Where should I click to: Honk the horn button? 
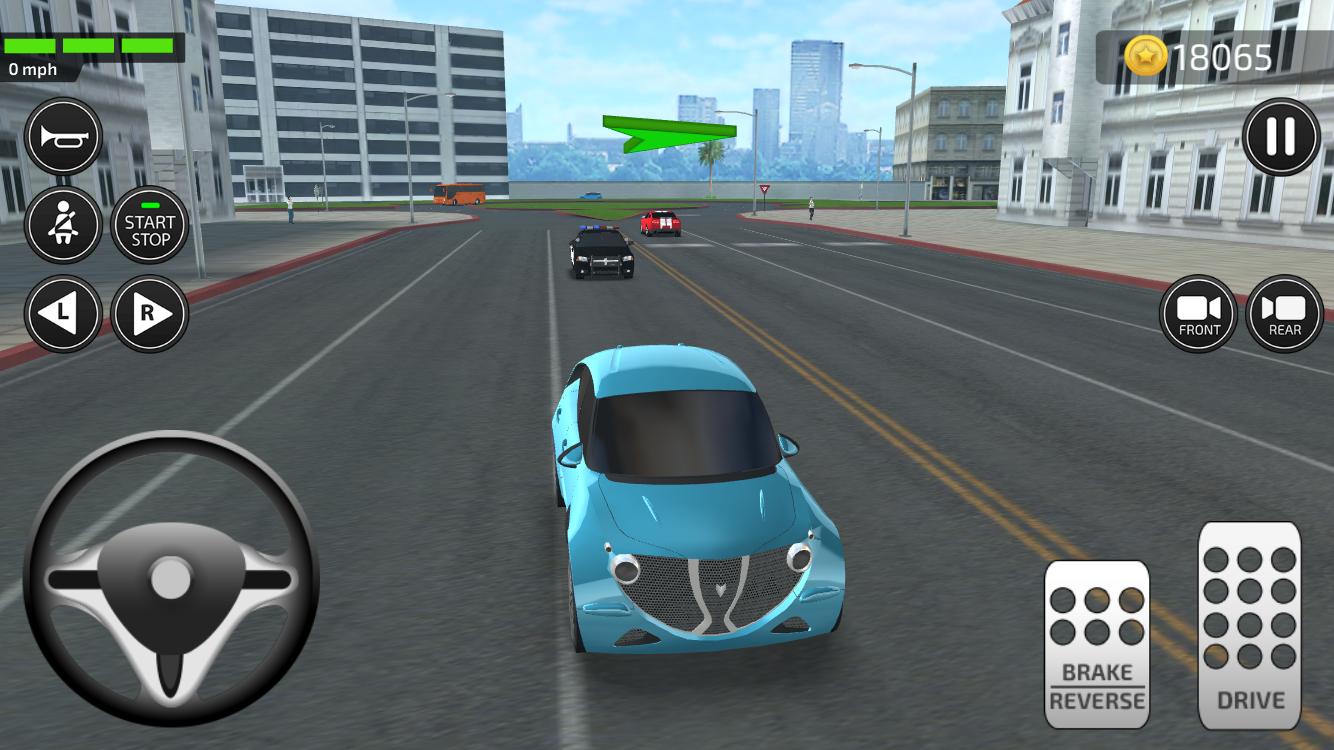click(64, 137)
